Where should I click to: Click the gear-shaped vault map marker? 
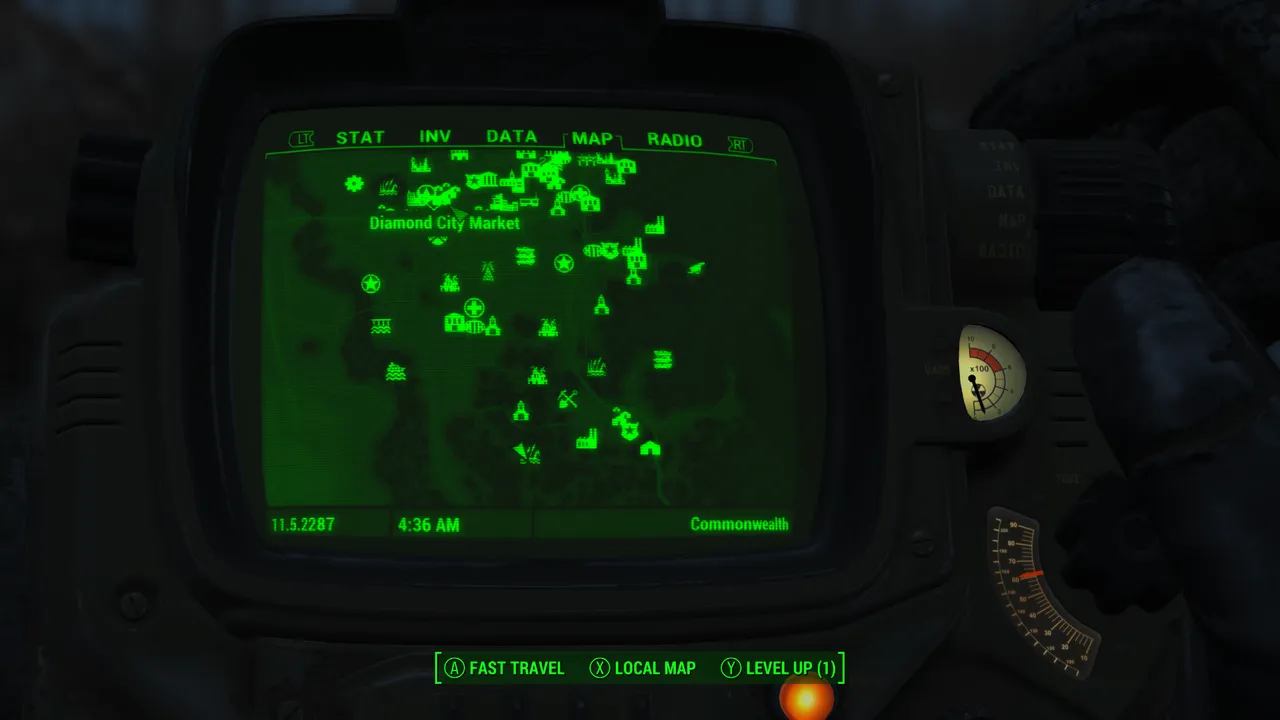pos(354,183)
